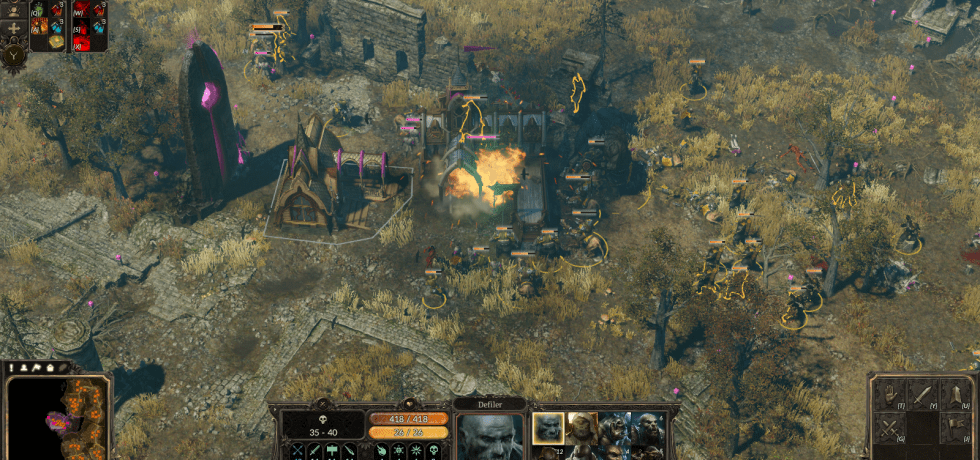Activate the red figure ability (S)
Viewport: 980px width, 460px height.
click(83, 25)
